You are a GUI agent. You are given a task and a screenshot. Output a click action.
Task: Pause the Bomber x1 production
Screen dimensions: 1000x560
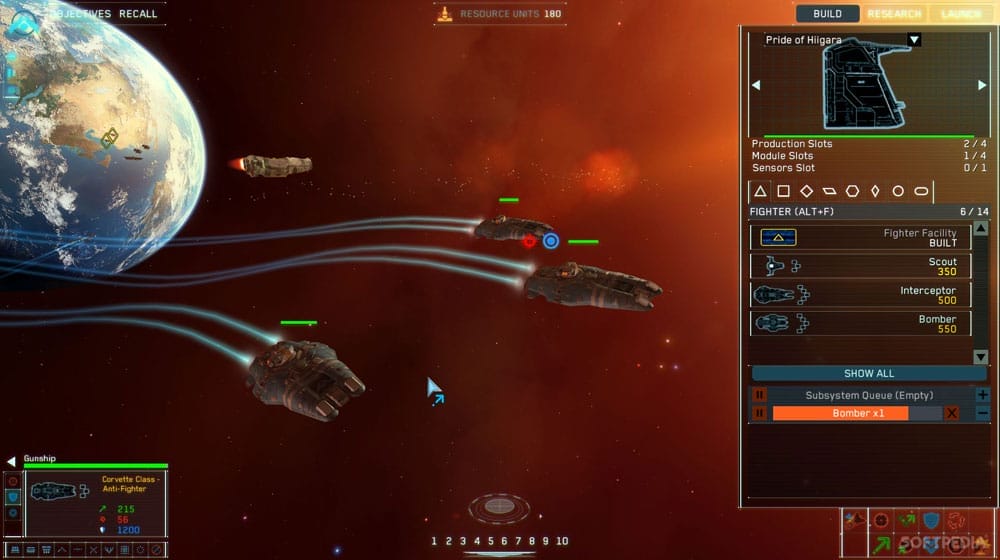[x=759, y=413]
